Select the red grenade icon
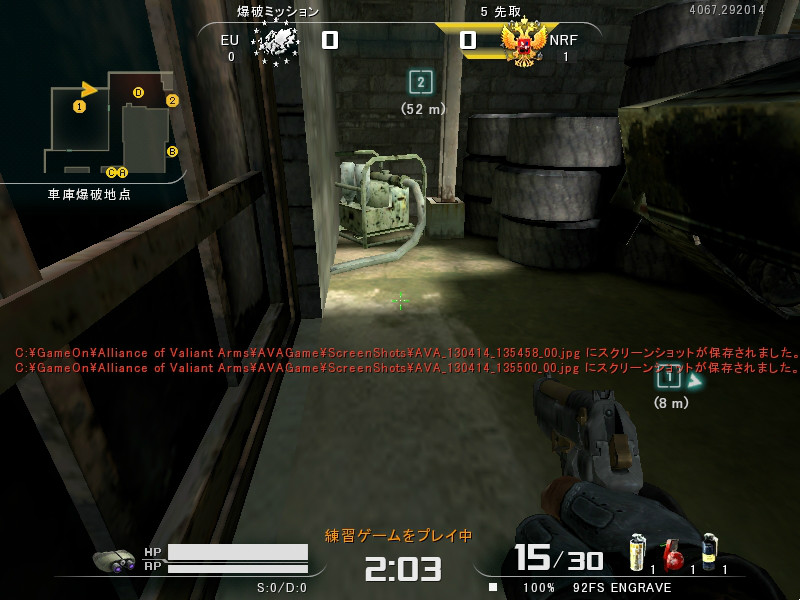This screenshot has width=800, height=600. [x=672, y=555]
